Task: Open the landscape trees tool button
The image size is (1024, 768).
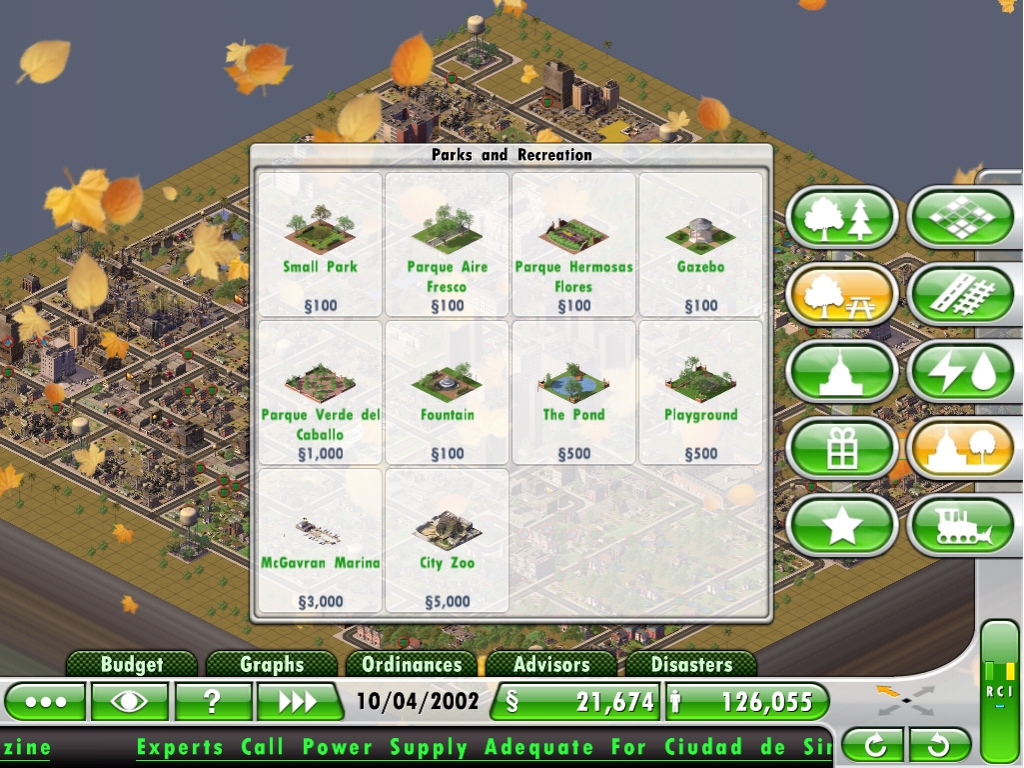Action: click(x=842, y=218)
